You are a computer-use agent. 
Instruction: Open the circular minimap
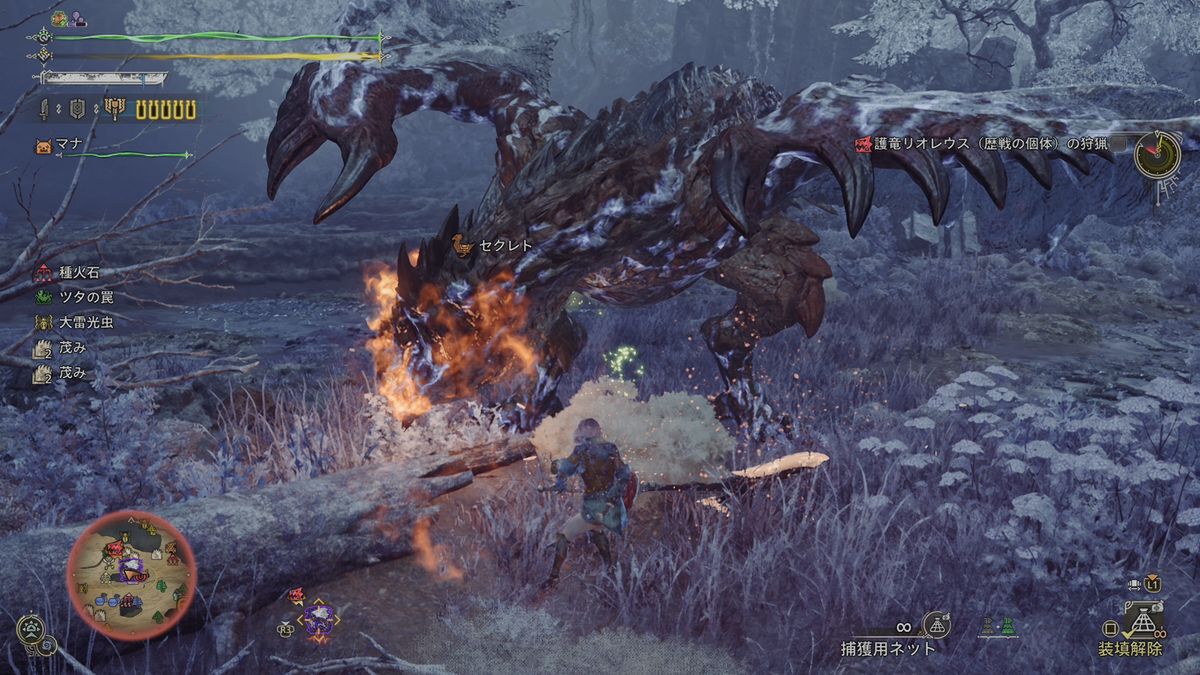coord(132,574)
